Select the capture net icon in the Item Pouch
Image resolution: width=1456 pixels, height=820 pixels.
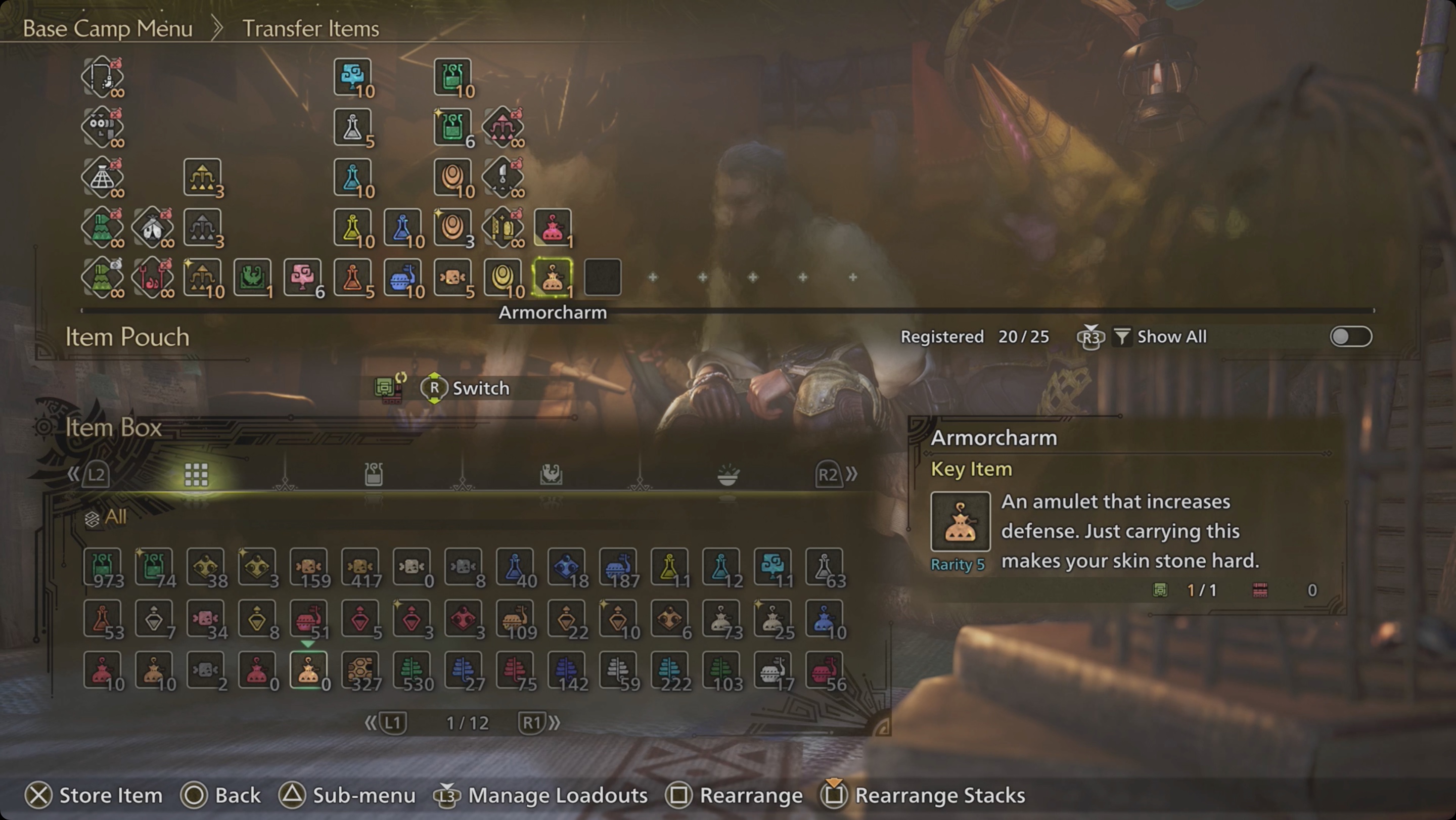[x=103, y=177]
